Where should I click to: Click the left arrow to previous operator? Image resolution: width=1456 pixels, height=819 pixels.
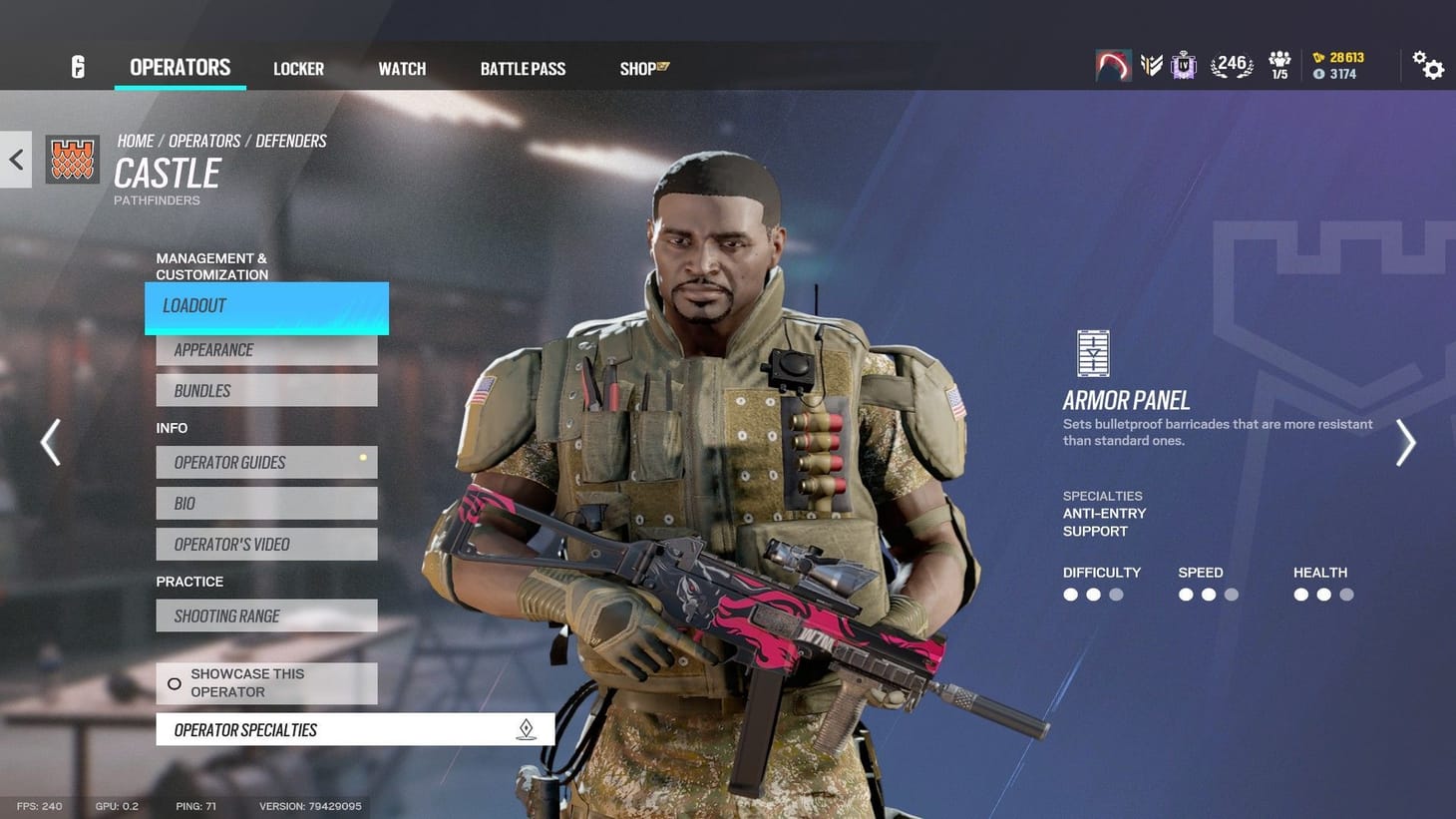[50, 442]
